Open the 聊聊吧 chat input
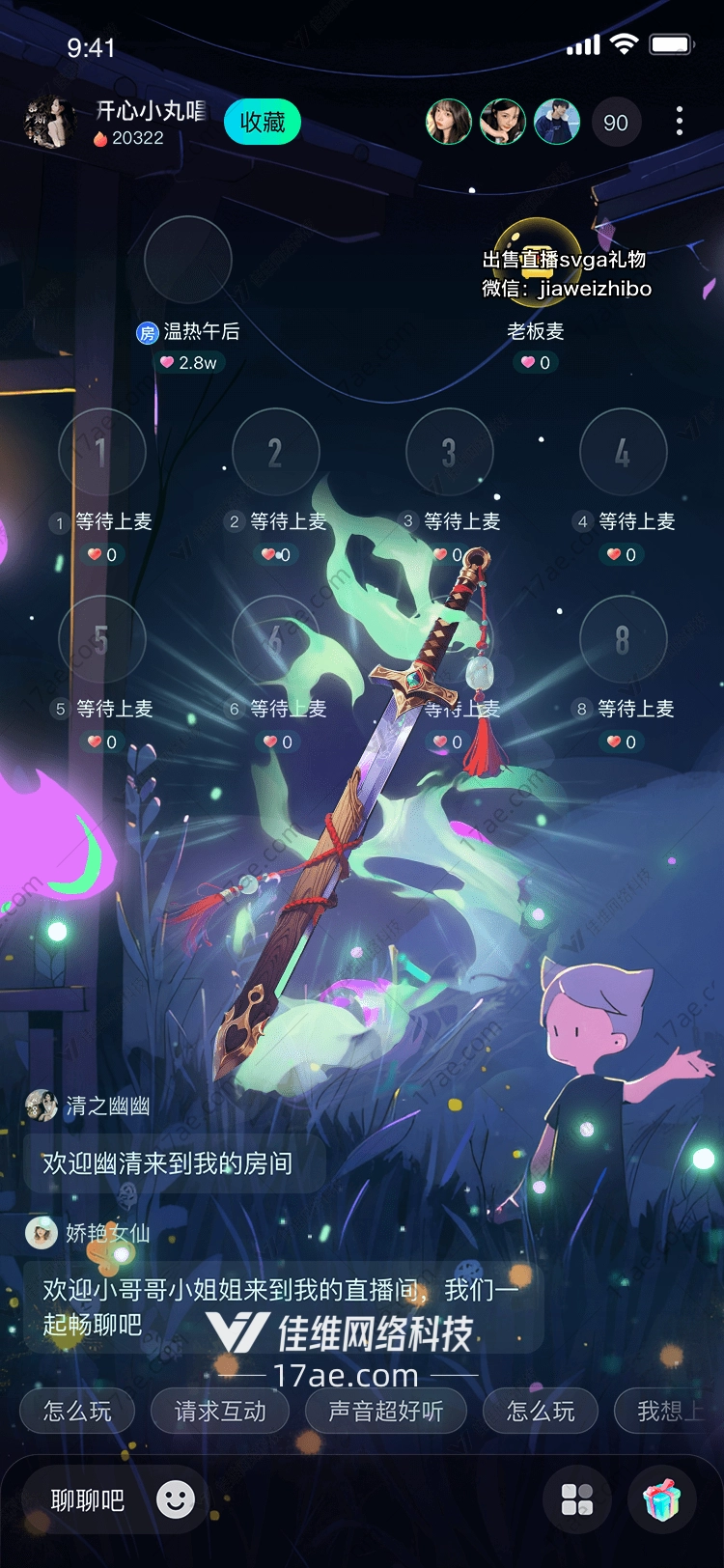The width and height of the screenshot is (724, 1568). pyautogui.click(x=88, y=1500)
